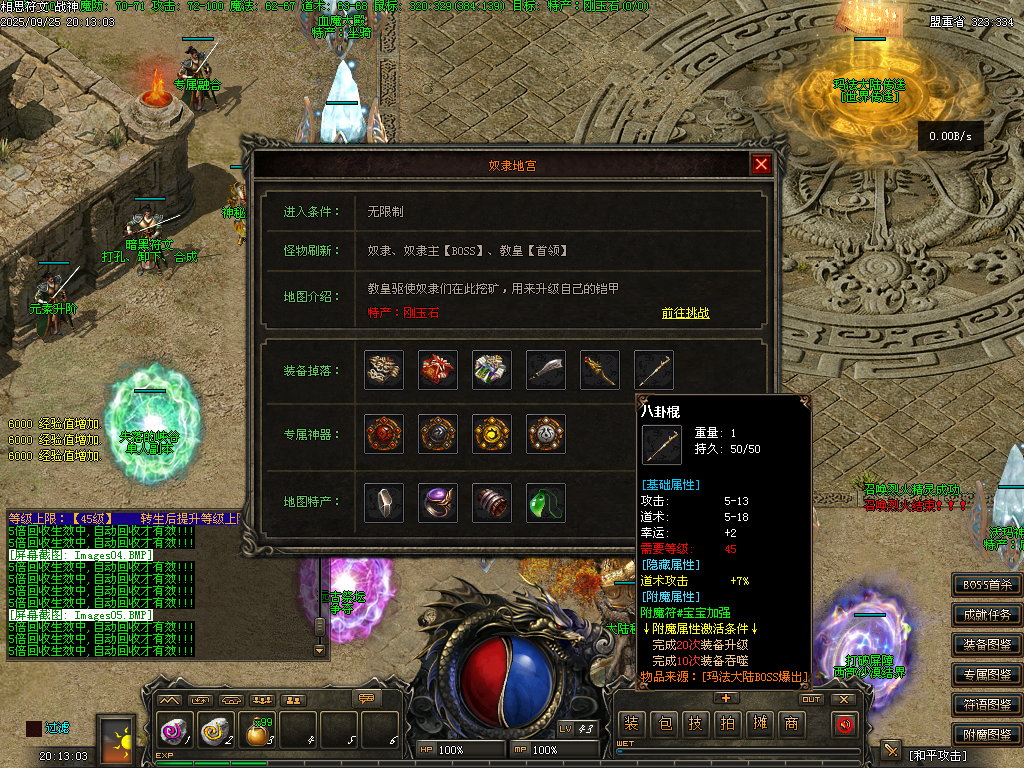Click the yellow 前往挑战 link
The image size is (1024, 768).
coord(685,313)
